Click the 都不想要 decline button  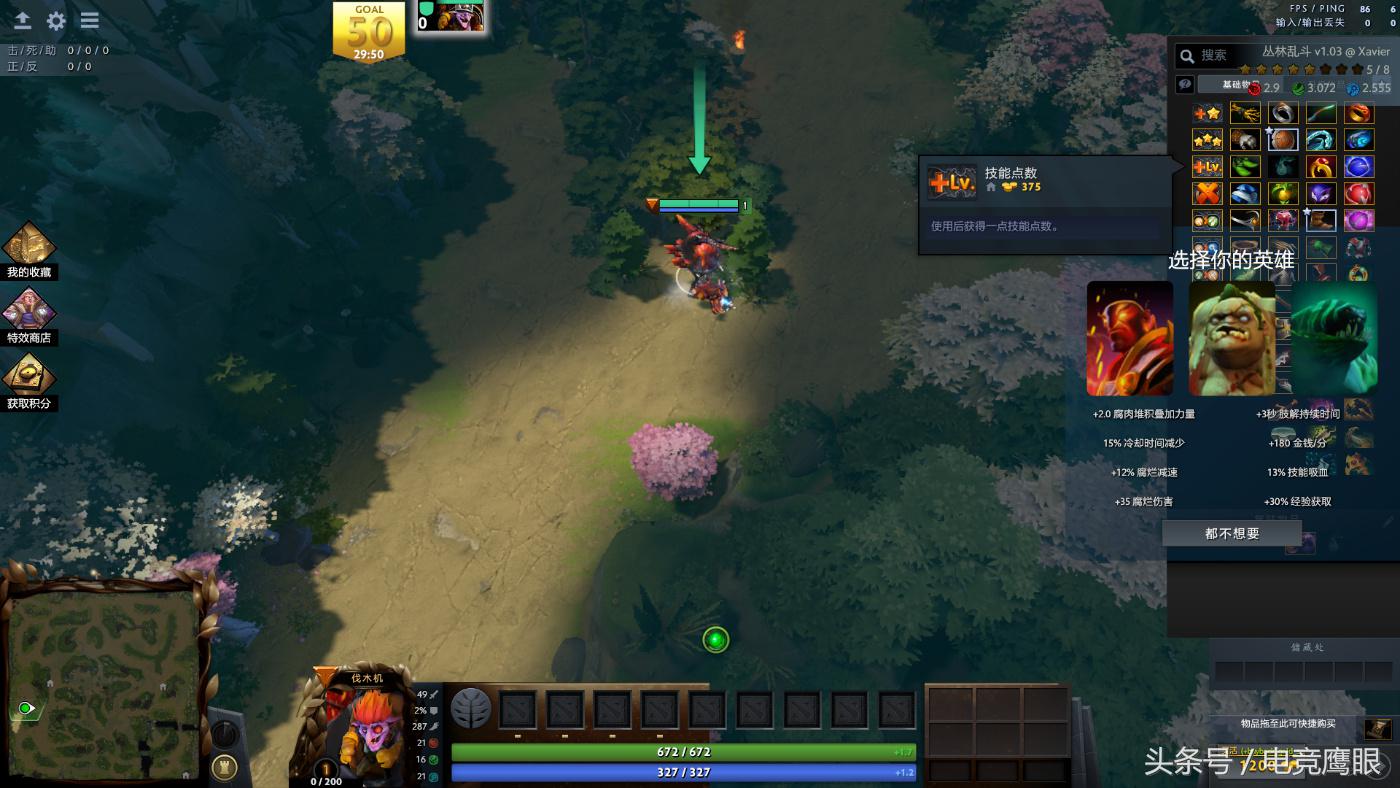(1232, 534)
